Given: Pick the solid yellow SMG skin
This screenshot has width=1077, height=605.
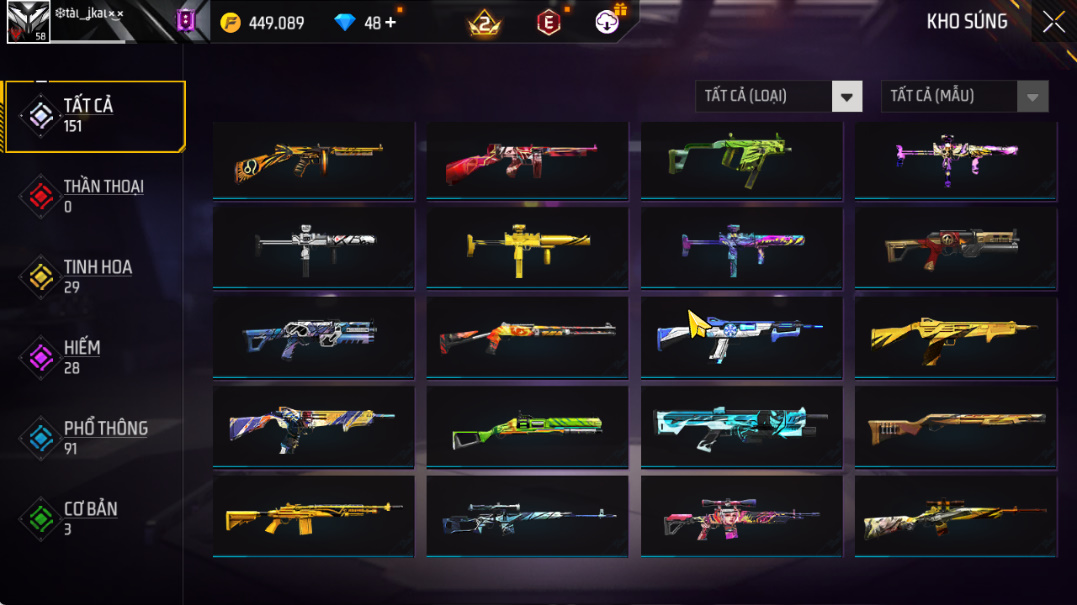Looking at the screenshot, I should pos(527,246).
